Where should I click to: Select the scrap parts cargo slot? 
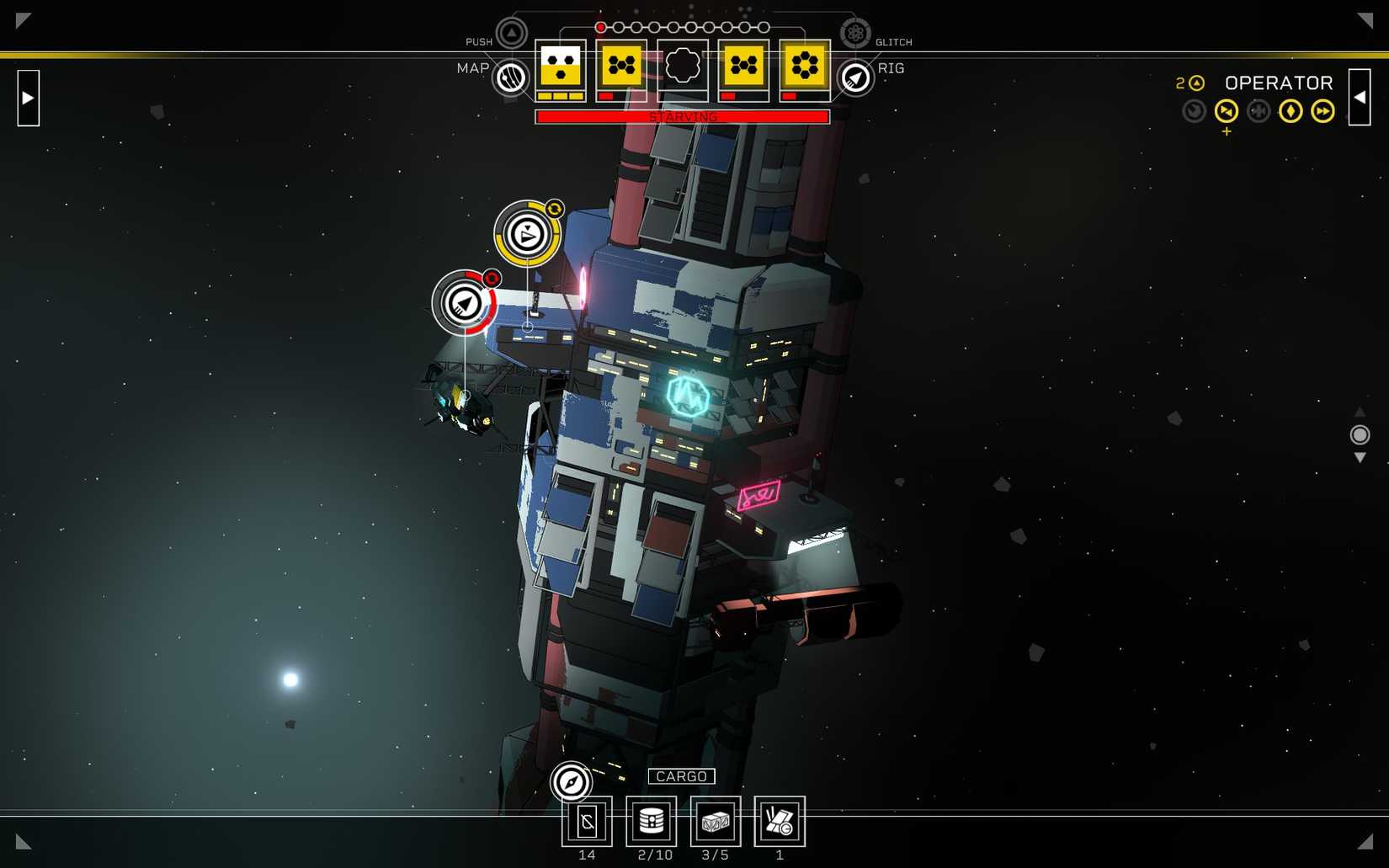(780, 822)
